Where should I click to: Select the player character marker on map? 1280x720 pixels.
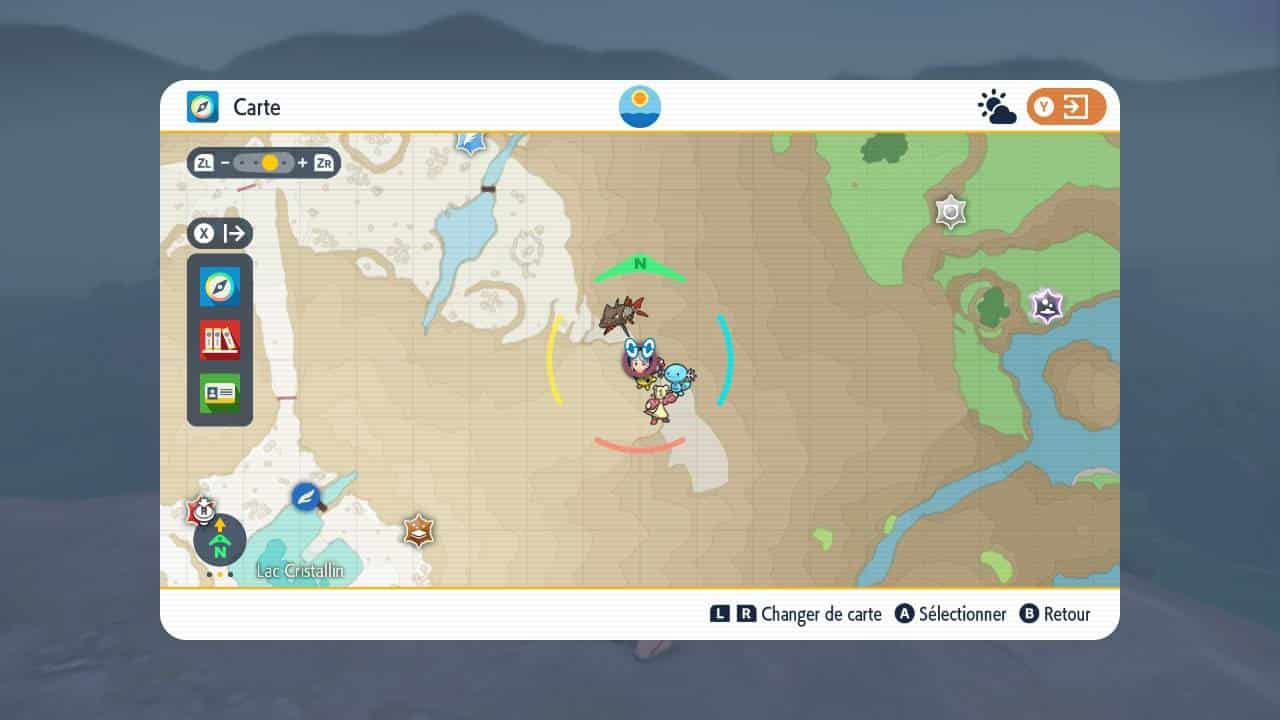click(x=638, y=362)
